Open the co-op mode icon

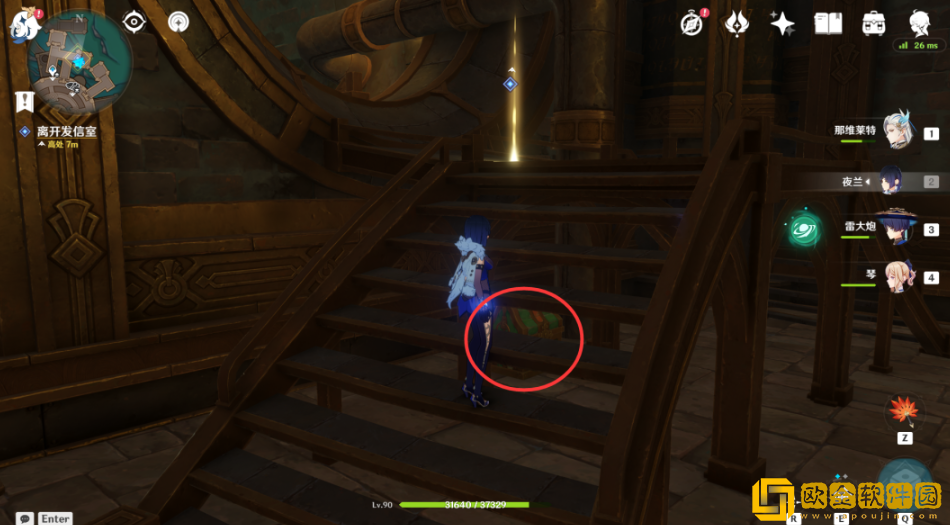pos(179,21)
